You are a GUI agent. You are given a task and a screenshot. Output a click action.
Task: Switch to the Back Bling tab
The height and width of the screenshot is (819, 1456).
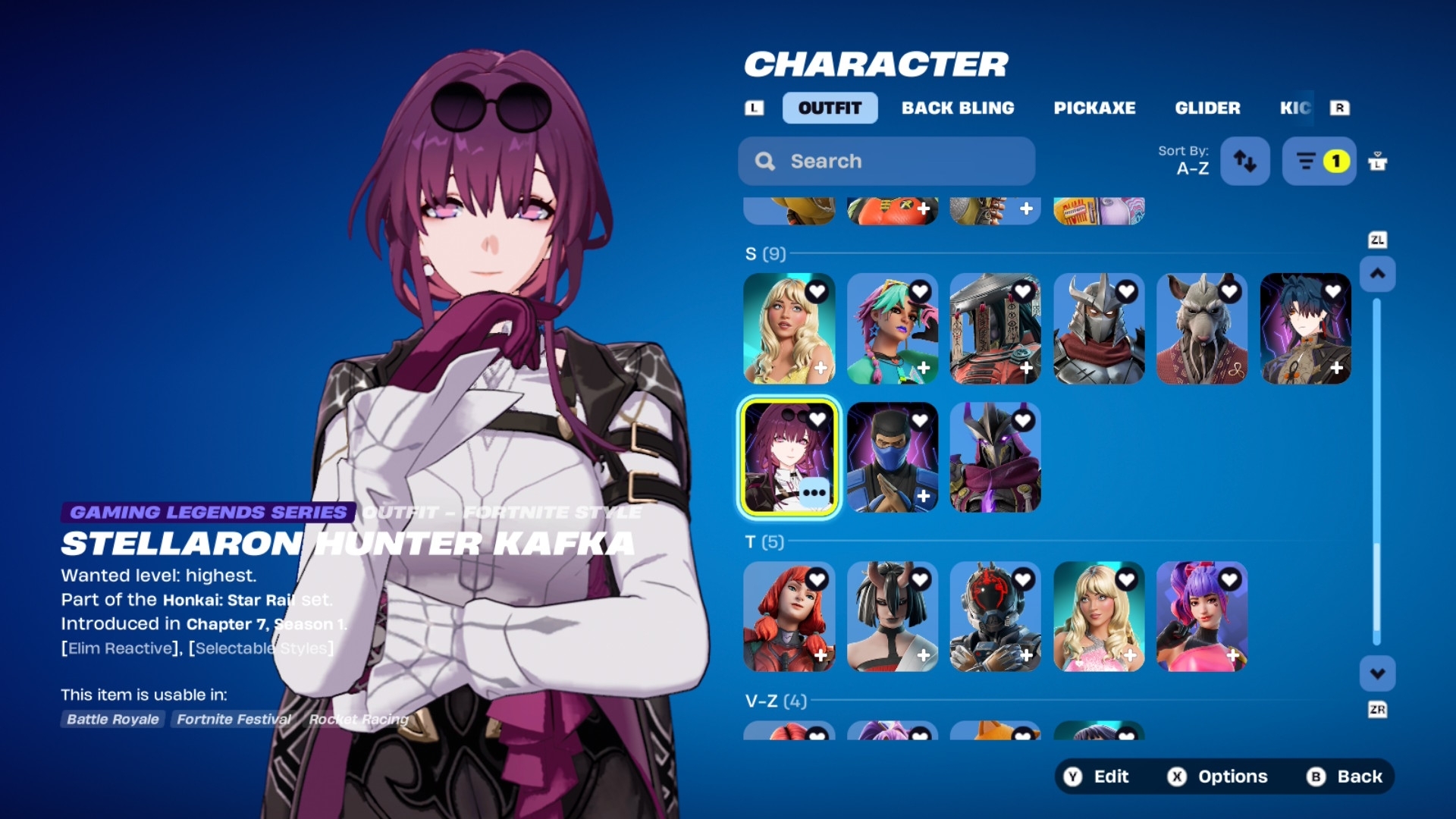click(x=958, y=108)
